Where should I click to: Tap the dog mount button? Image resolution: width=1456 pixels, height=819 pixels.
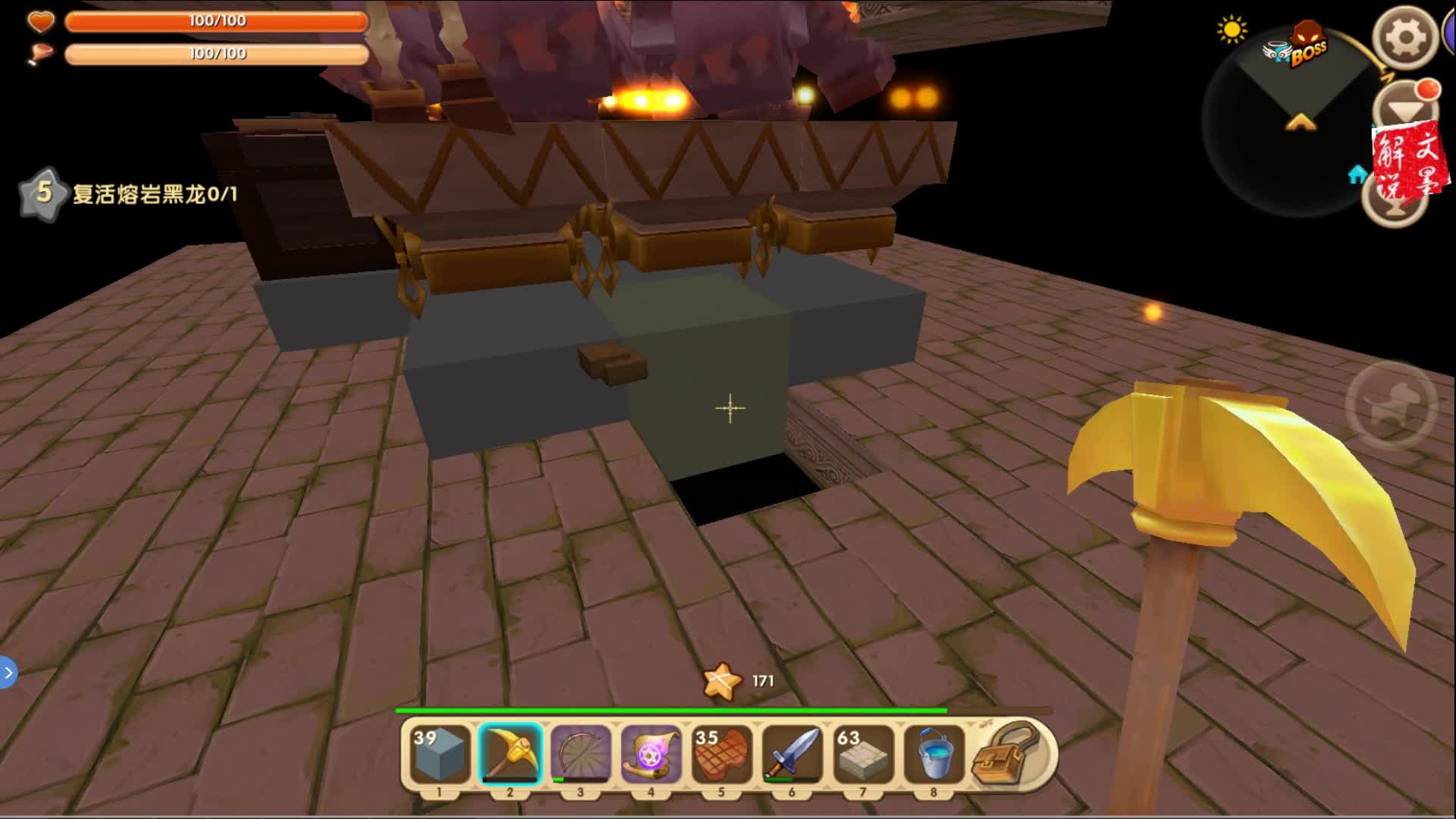(1392, 404)
